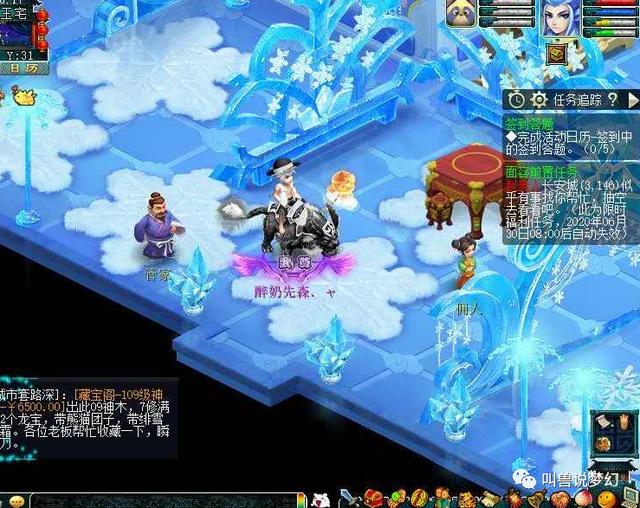Image resolution: width=640 pixels, height=508 pixels.
Task: Show quest tracker help via the question mark
Action: (612, 99)
